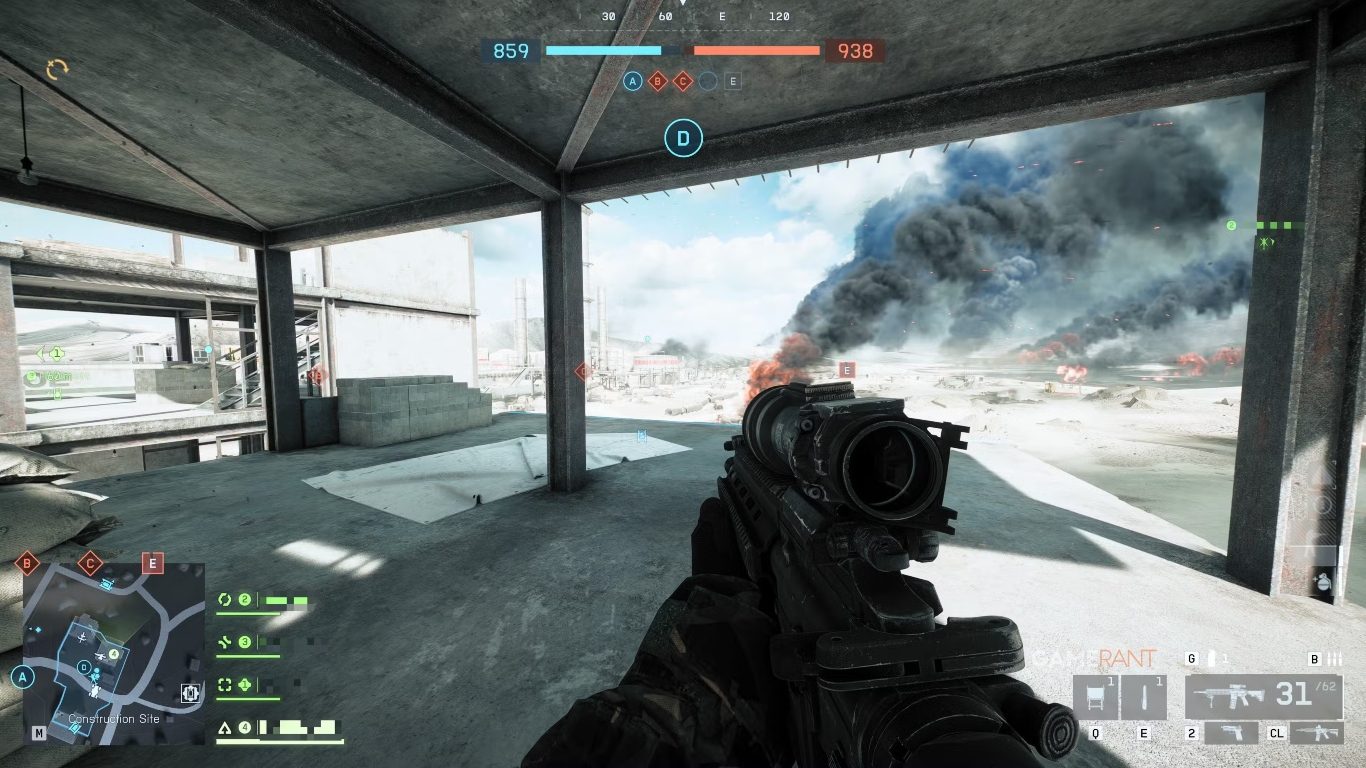Select the square objective E in top row

(x=733, y=81)
